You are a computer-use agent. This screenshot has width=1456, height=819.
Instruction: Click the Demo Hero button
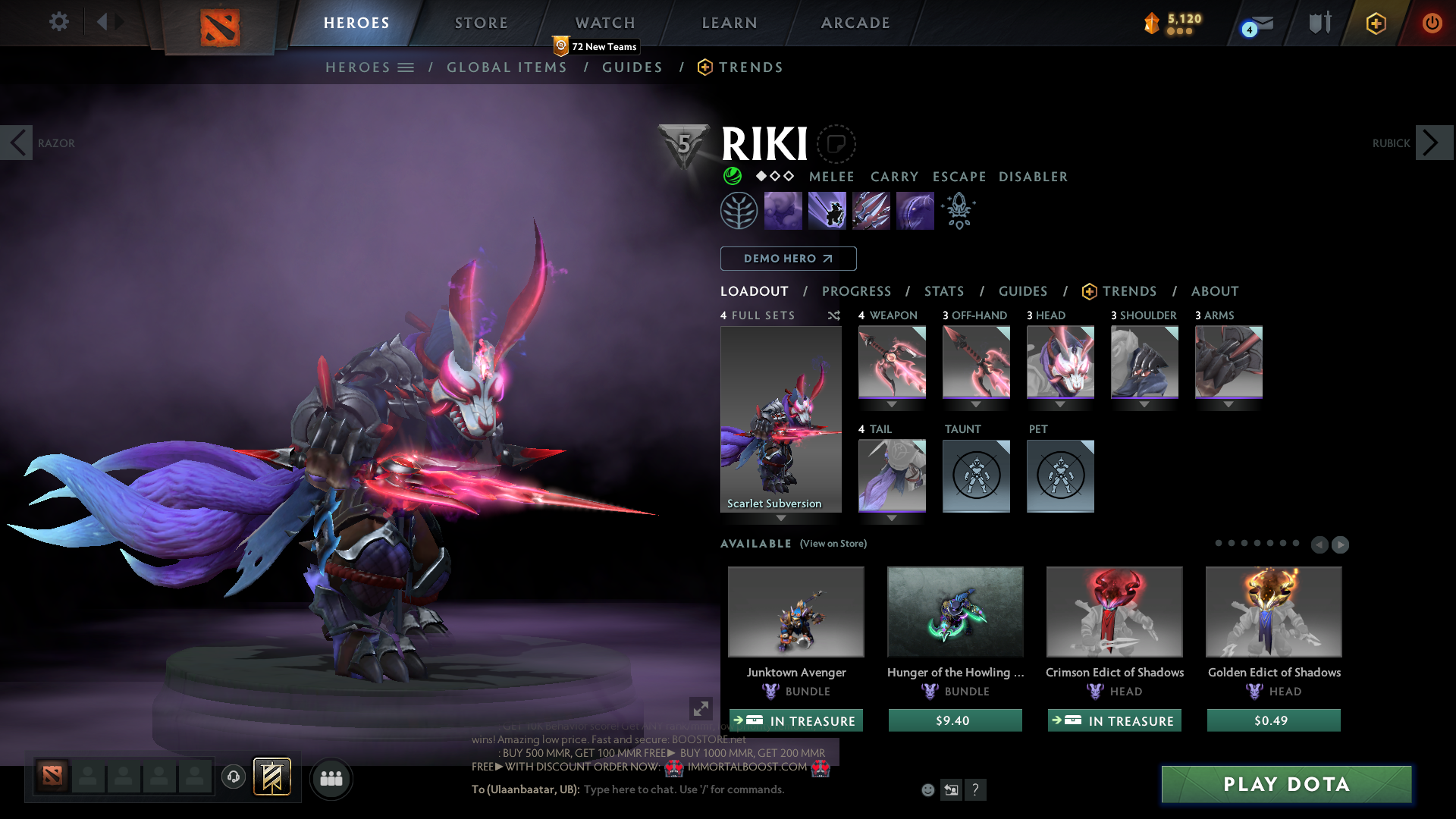coord(787,259)
